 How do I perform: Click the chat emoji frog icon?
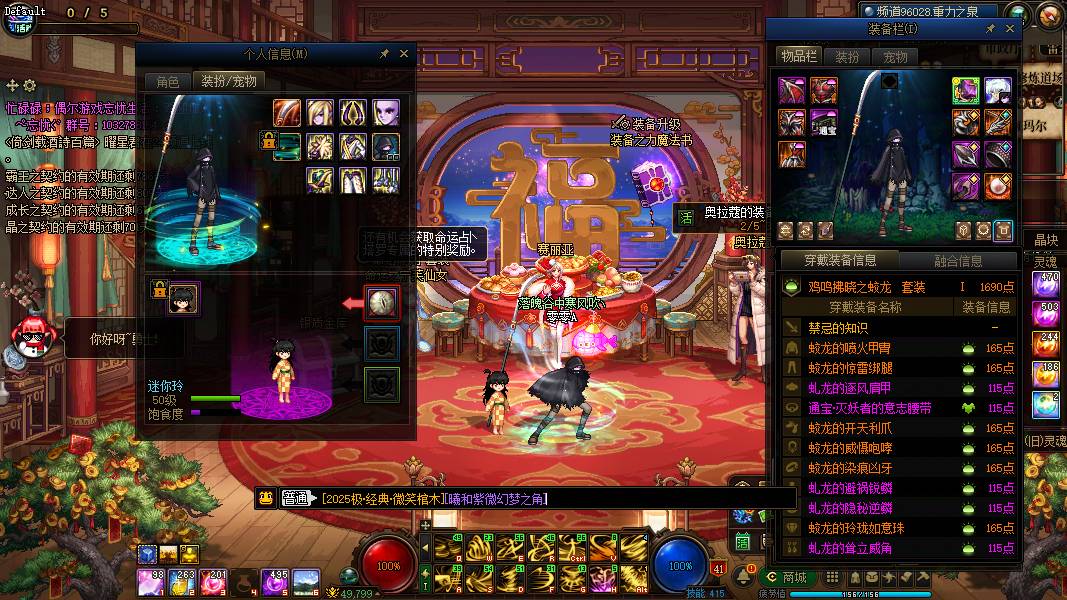(x=266, y=498)
